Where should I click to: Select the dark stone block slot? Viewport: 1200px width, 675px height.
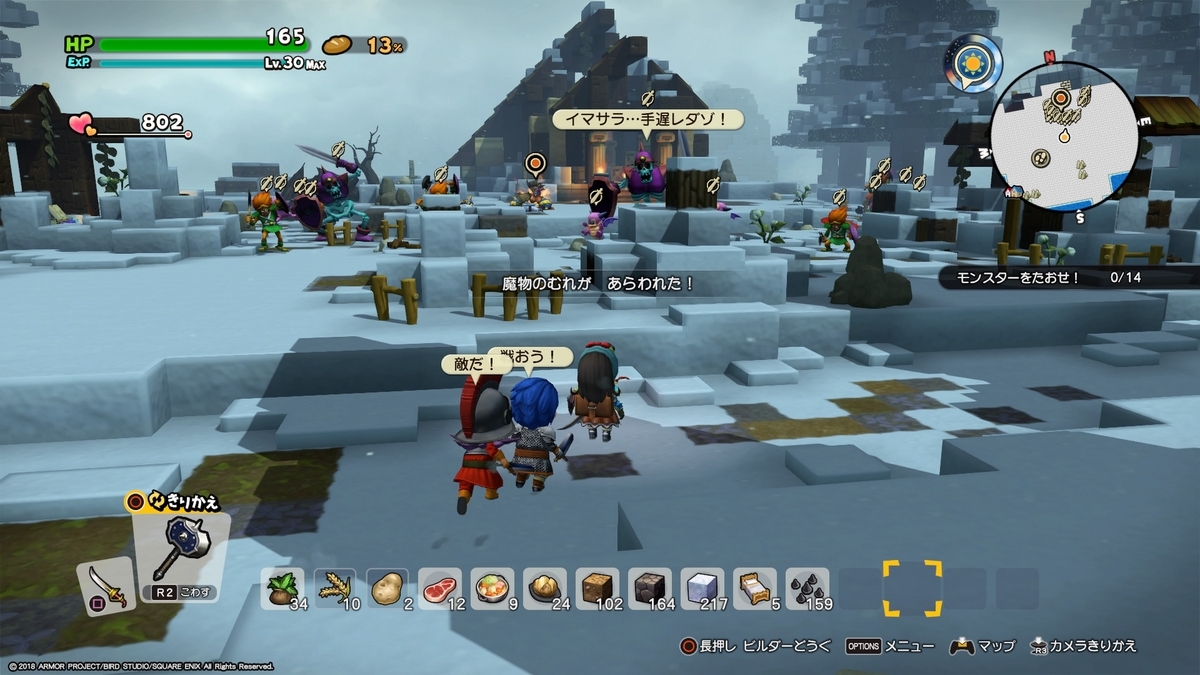click(649, 588)
